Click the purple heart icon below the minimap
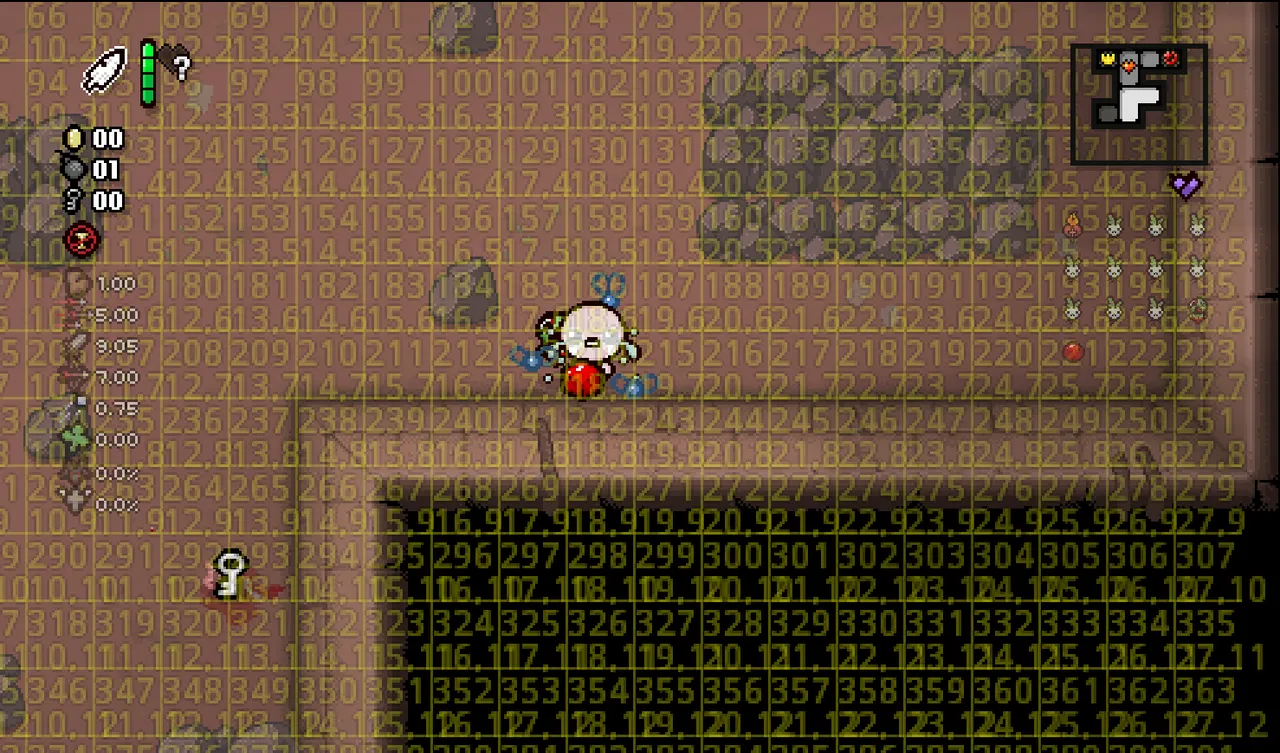This screenshot has height=753, width=1280. tap(1185, 185)
